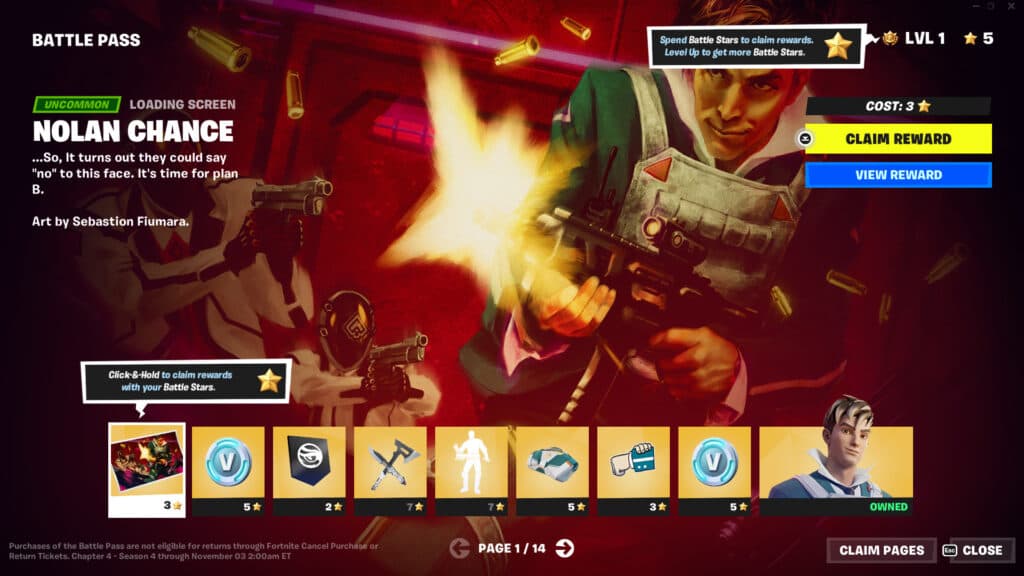This screenshot has height=576, width=1024.
Task: Go back to the previous page arrow
Action: coord(460,547)
